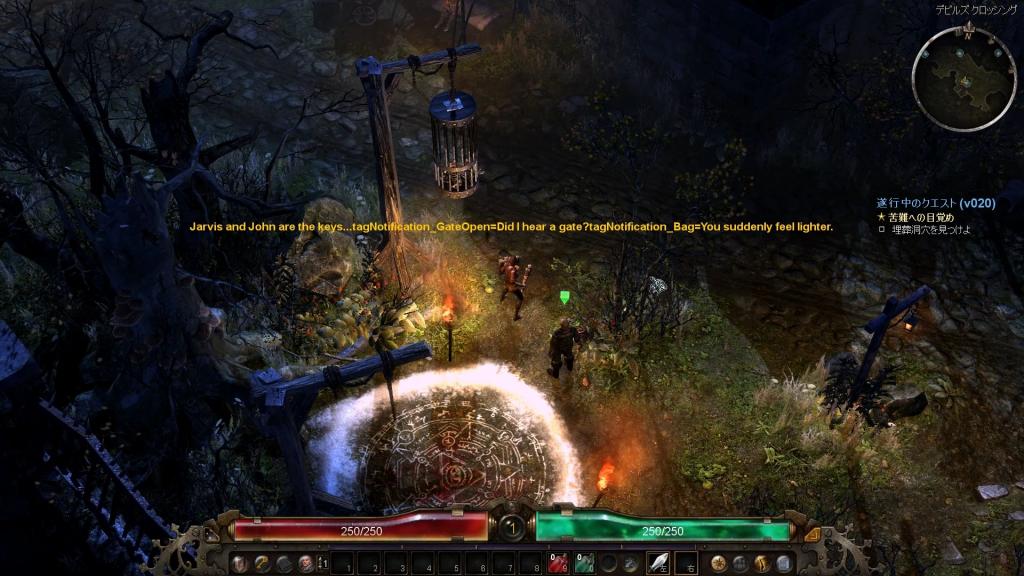This screenshot has height=576, width=1024.
Task: Click the helmet icon in the bottom-left menu
Action: click(x=240, y=563)
